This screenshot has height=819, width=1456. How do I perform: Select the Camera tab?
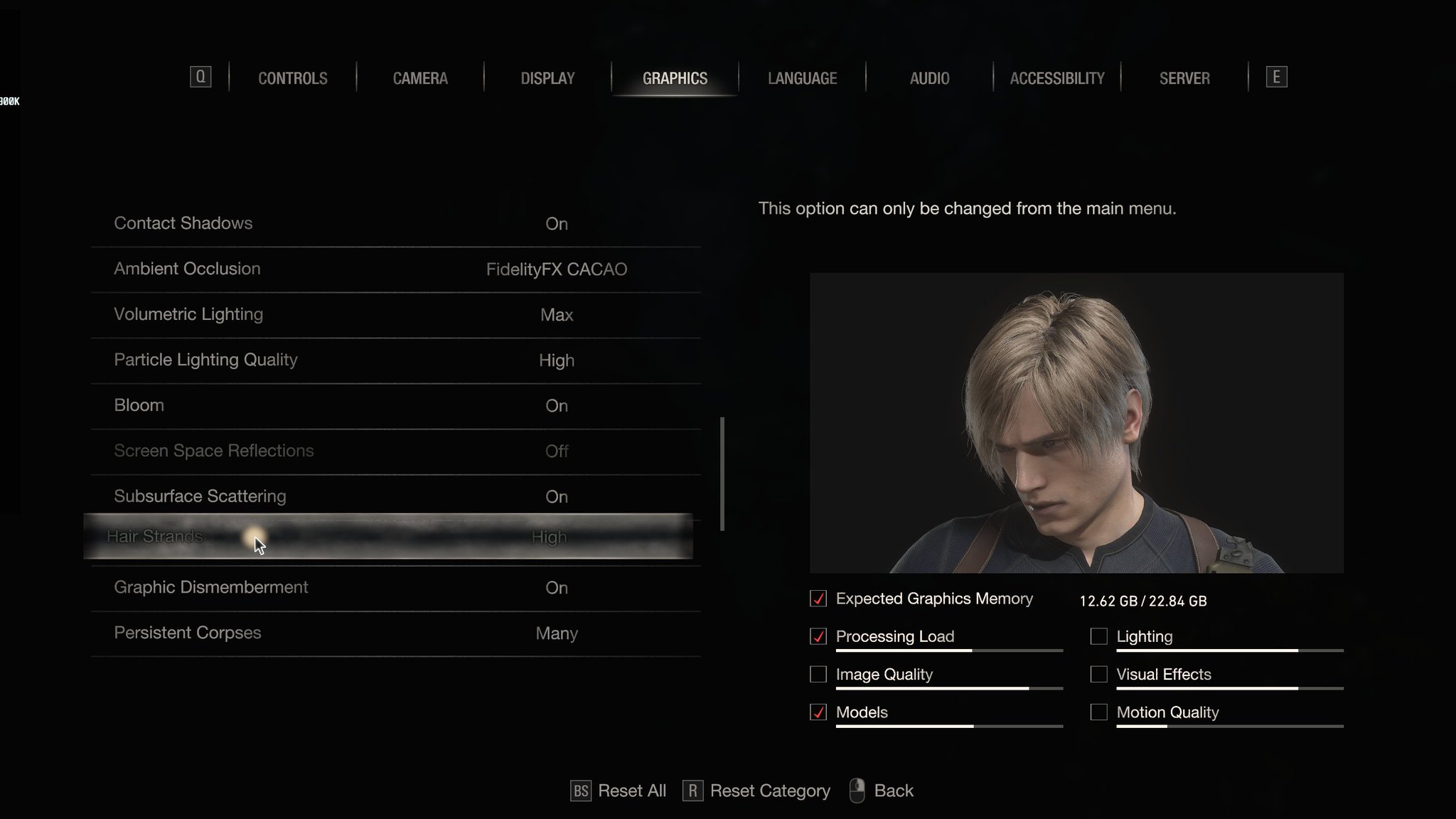pyautogui.click(x=420, y=78)
